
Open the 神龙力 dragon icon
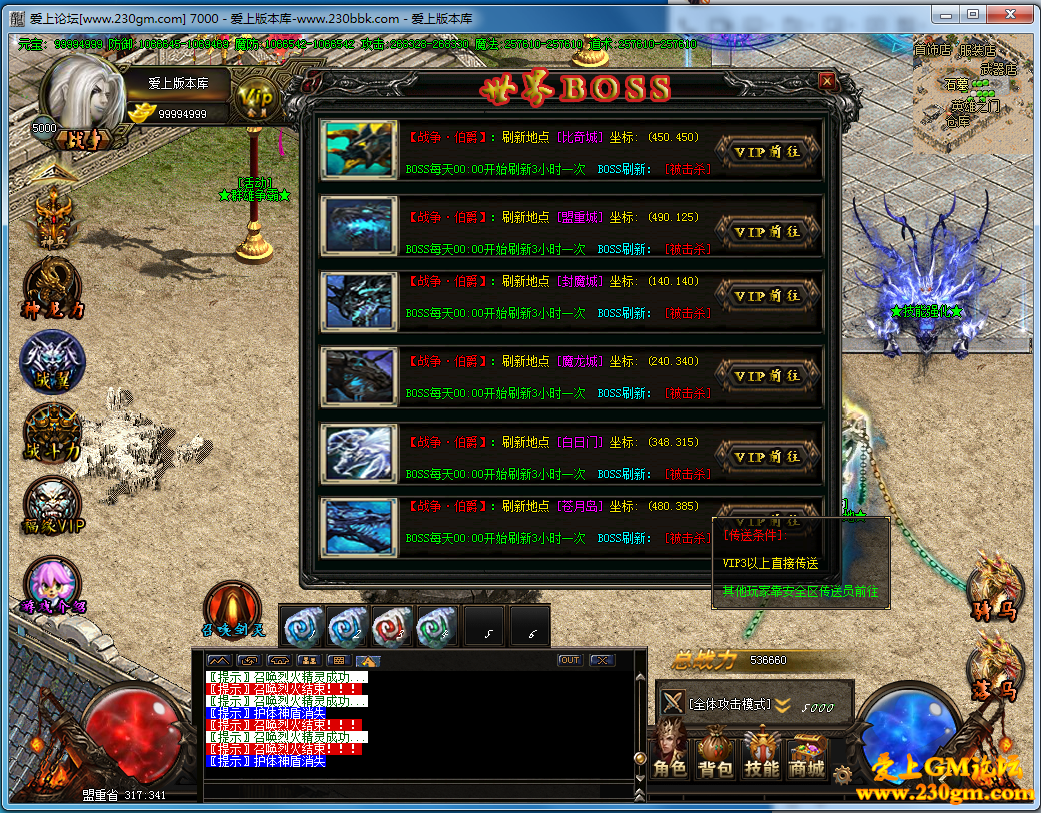tap(53, 287)
